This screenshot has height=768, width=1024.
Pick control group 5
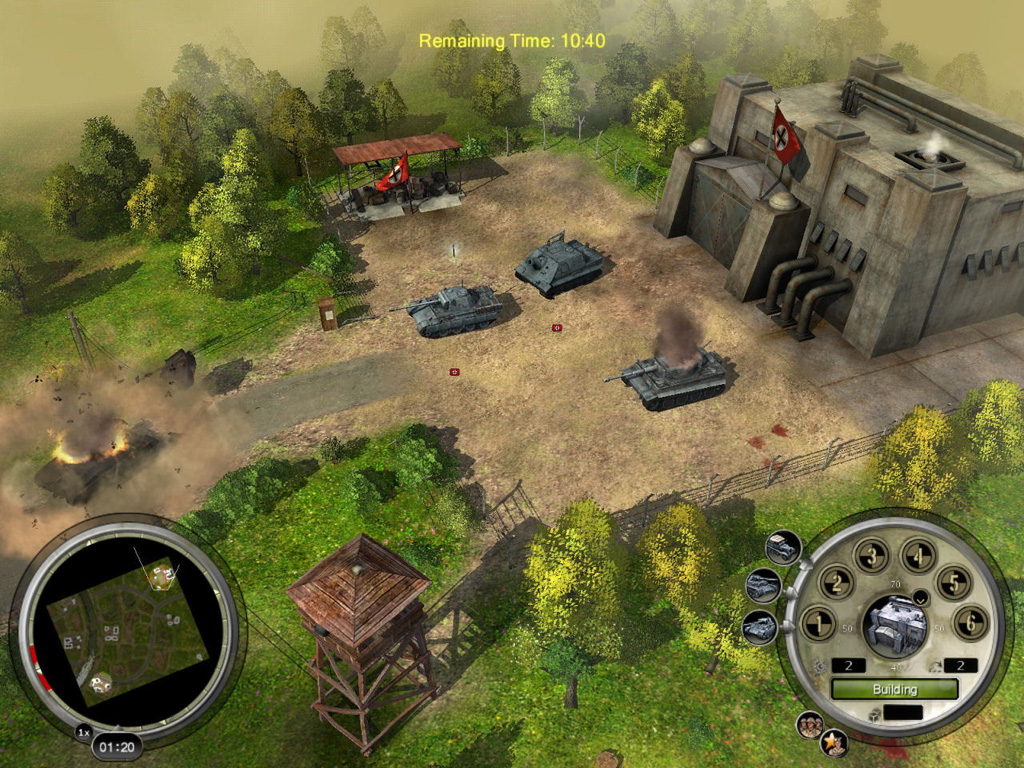[953, 581]
